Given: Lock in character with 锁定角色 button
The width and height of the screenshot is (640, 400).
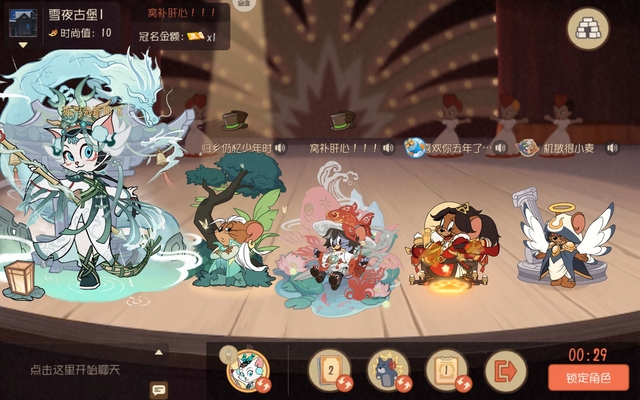Looking at the screenshot, I should coord(588,377).
